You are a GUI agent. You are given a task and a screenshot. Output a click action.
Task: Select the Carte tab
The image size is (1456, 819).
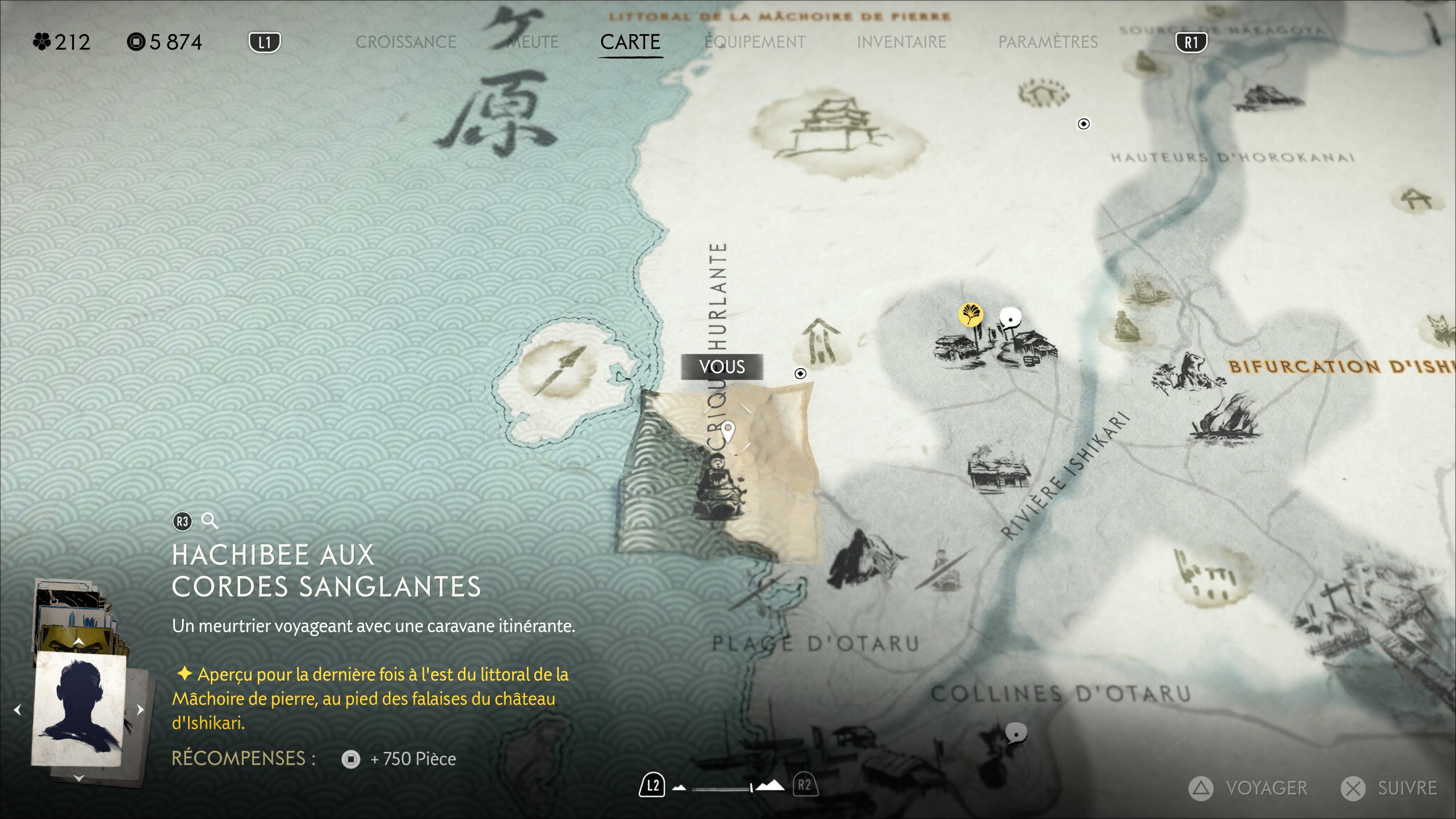pyautogui.click(x=630, y=42)
